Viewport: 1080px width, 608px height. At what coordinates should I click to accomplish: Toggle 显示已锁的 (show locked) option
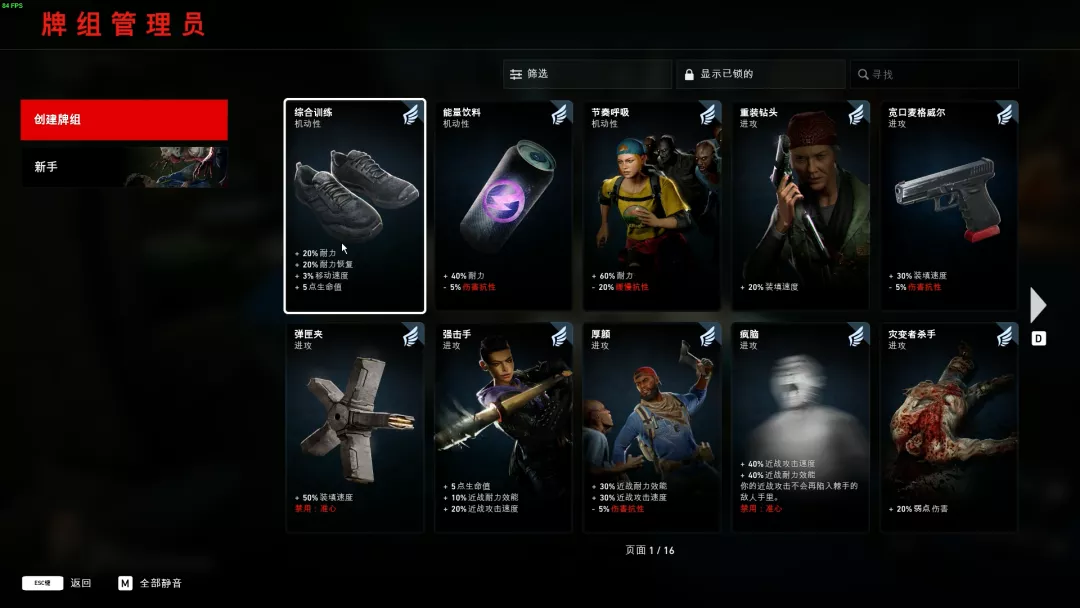(x=760, y=74)
